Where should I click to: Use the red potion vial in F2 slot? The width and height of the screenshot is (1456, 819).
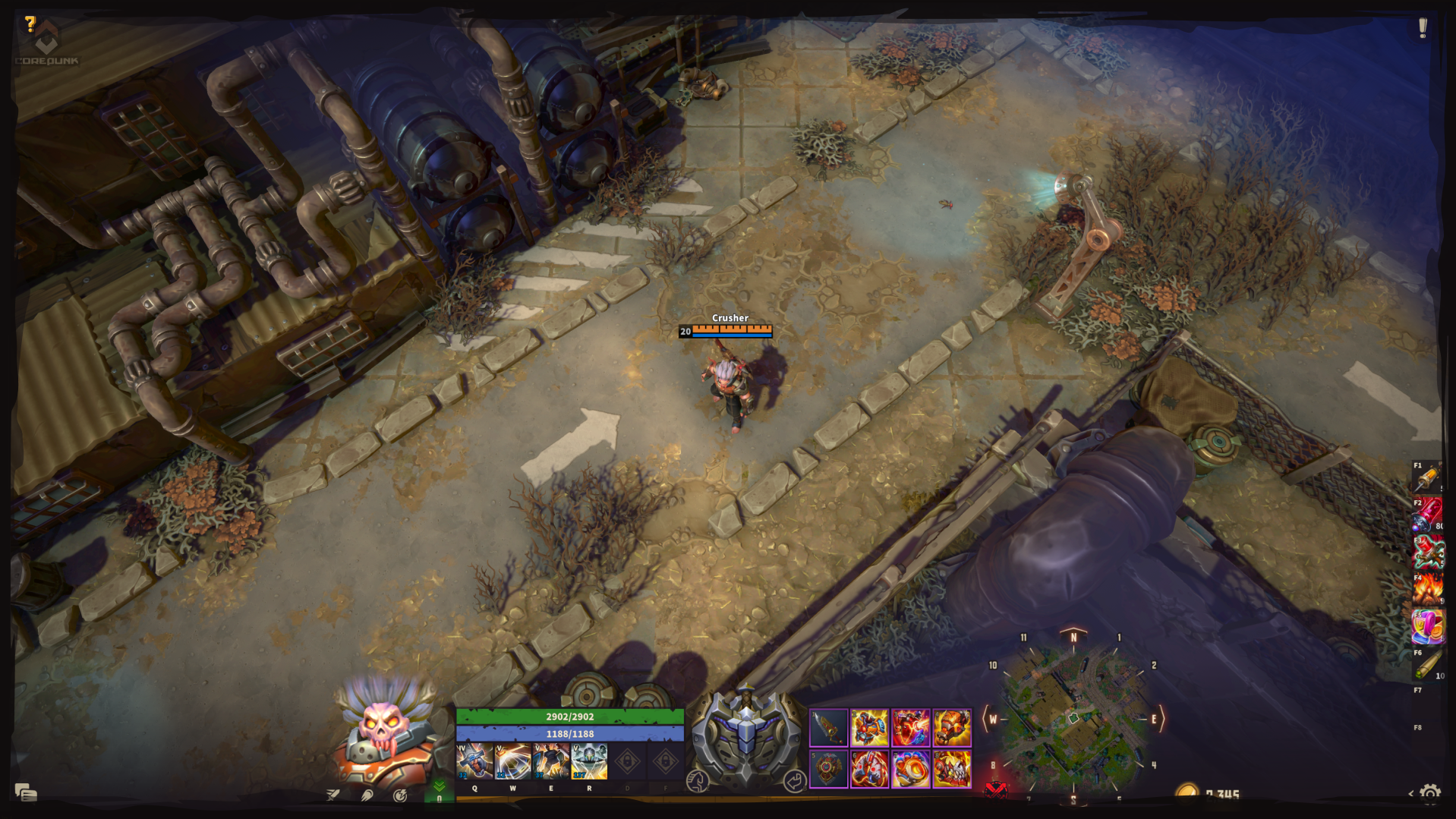(x=1427, y=515)
